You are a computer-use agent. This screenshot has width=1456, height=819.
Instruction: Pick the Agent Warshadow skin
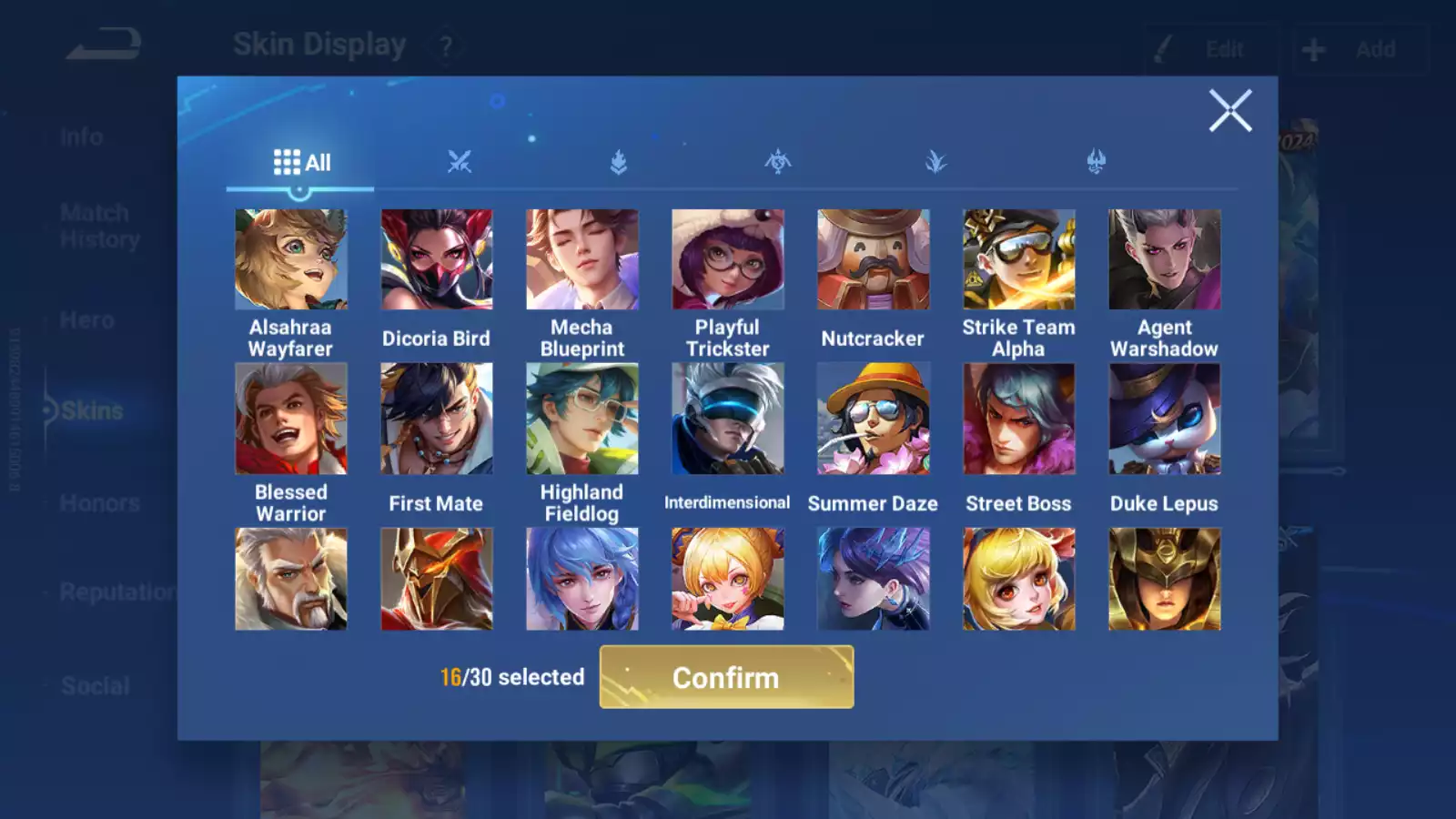(1165, 260)
